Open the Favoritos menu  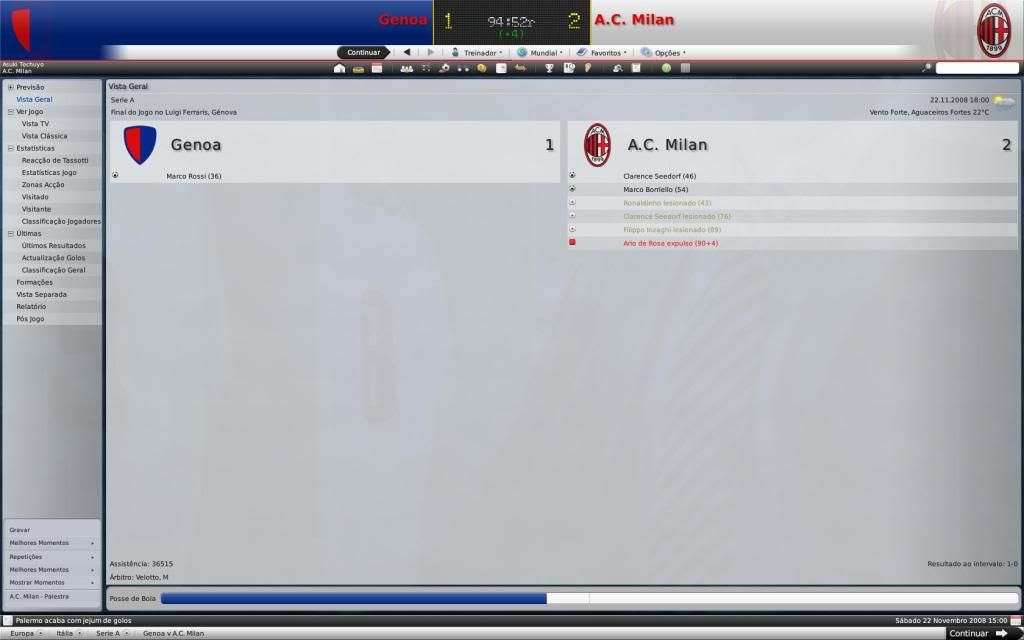[x=605, y=52]
